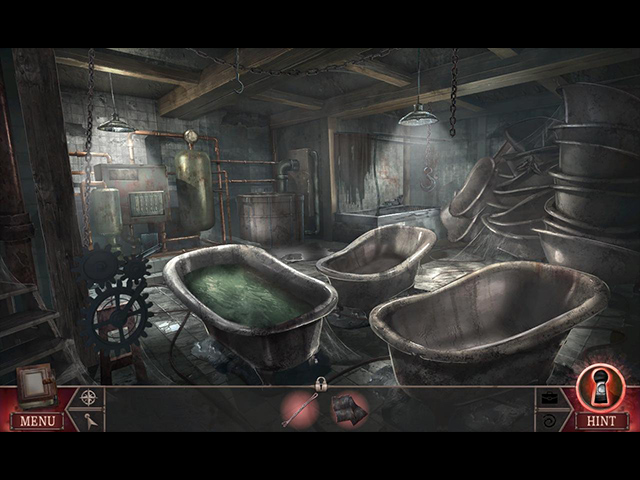
Task: Toggle the inventory bar padlock
Action: click(x=321, y=384)
